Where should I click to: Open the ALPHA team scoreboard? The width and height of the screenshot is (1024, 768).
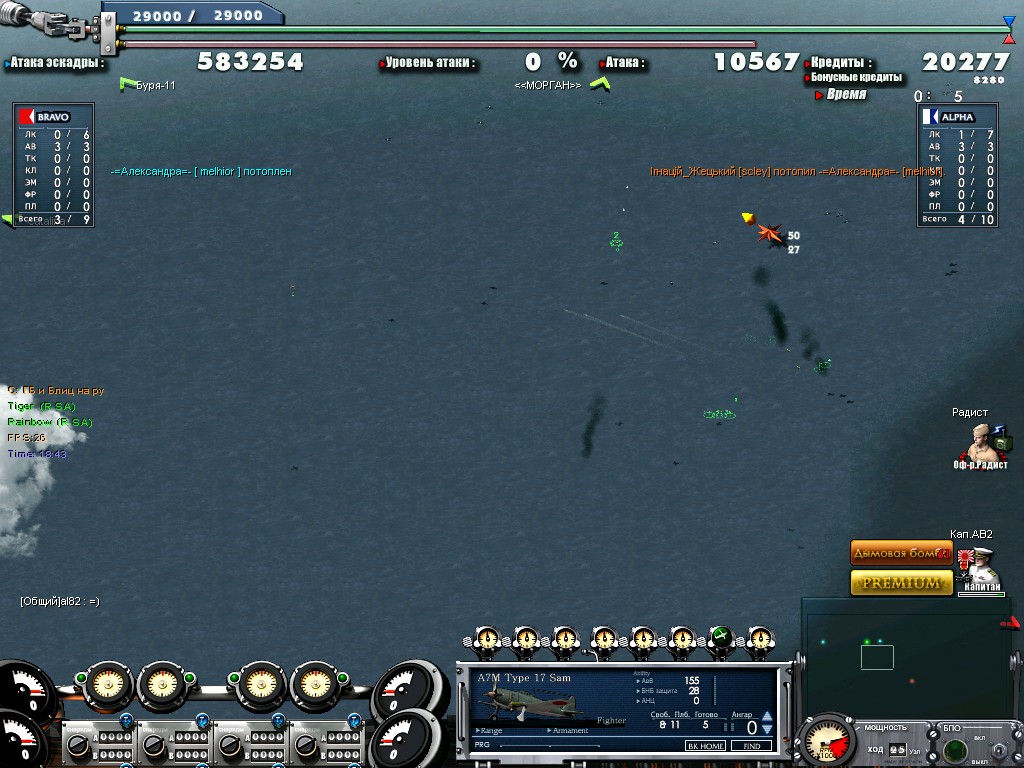(956, 116)
